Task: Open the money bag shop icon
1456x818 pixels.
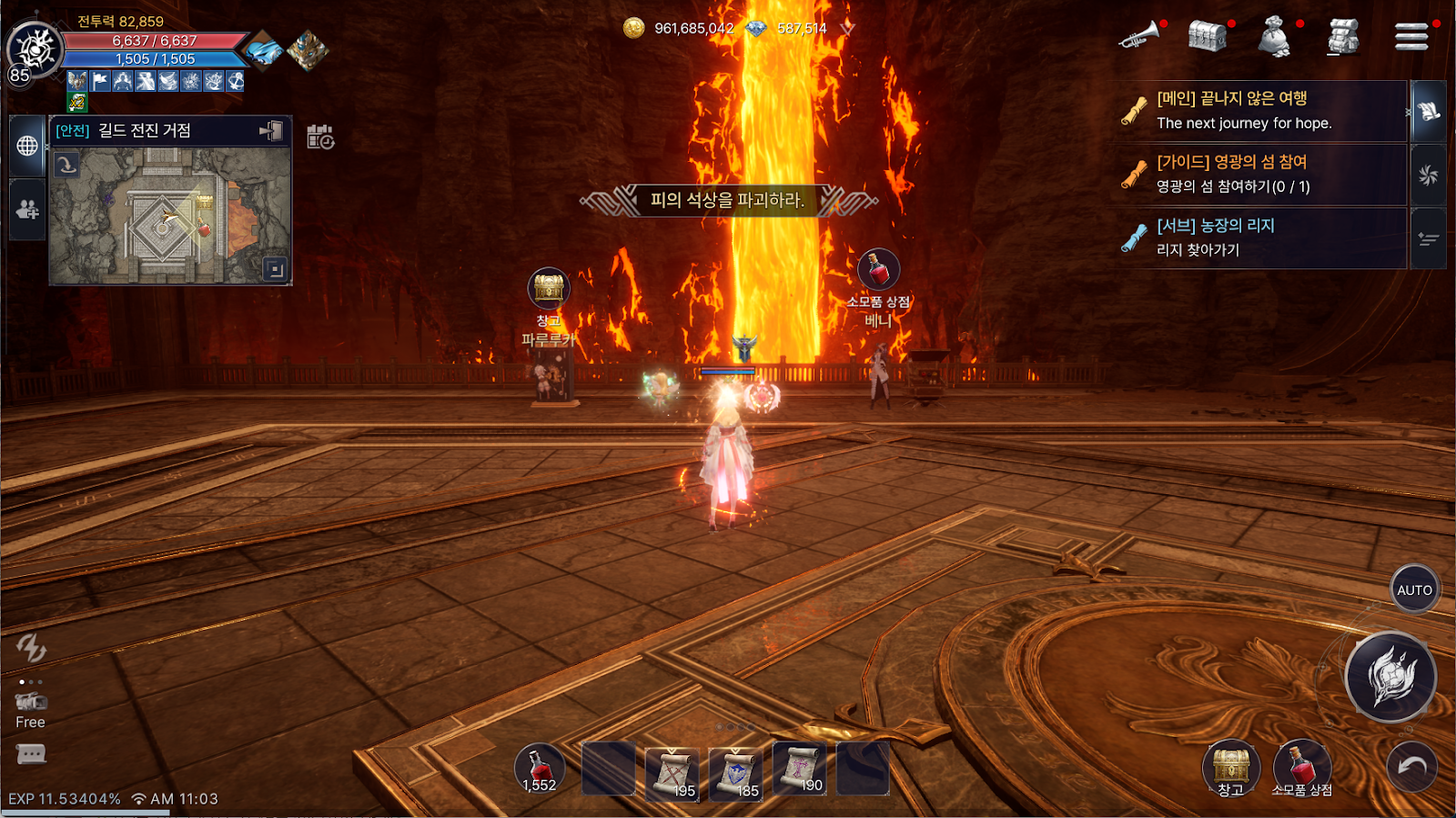Action: tap(1274, 37)
